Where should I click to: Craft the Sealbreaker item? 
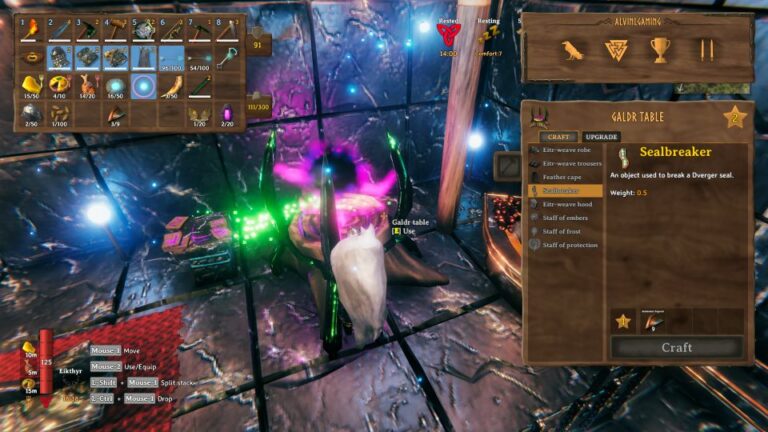pyautogui.click(x=677, y=347)
